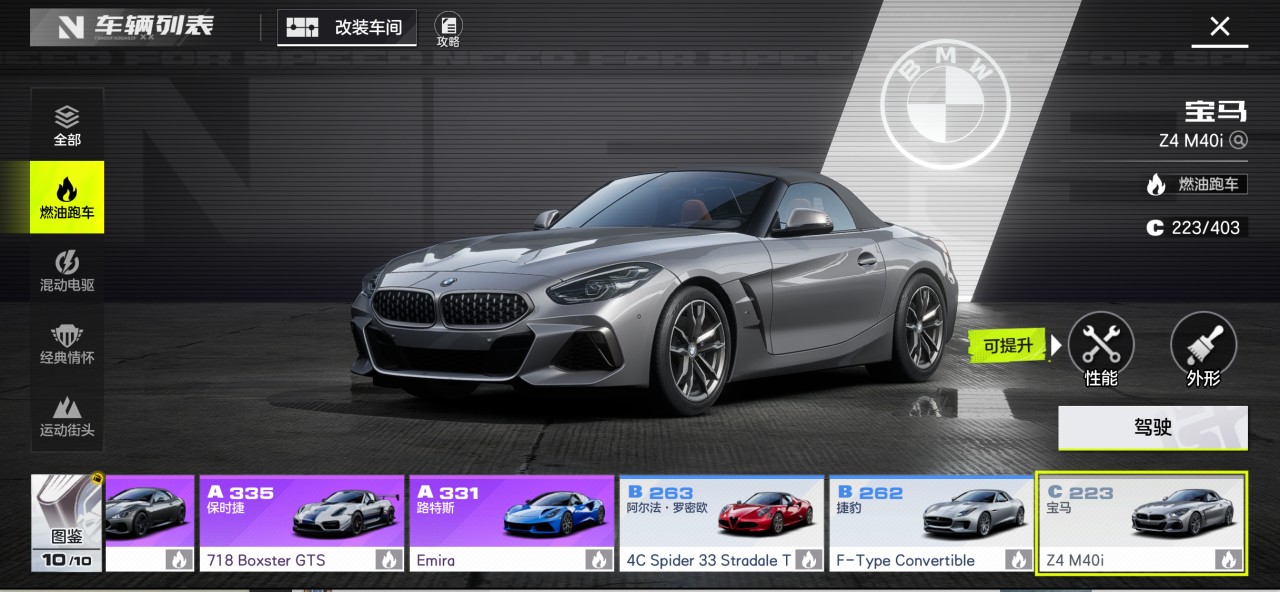Select the Lotus Emira card
This screenshot has width=1280, height=592.
tap(511, 522)
